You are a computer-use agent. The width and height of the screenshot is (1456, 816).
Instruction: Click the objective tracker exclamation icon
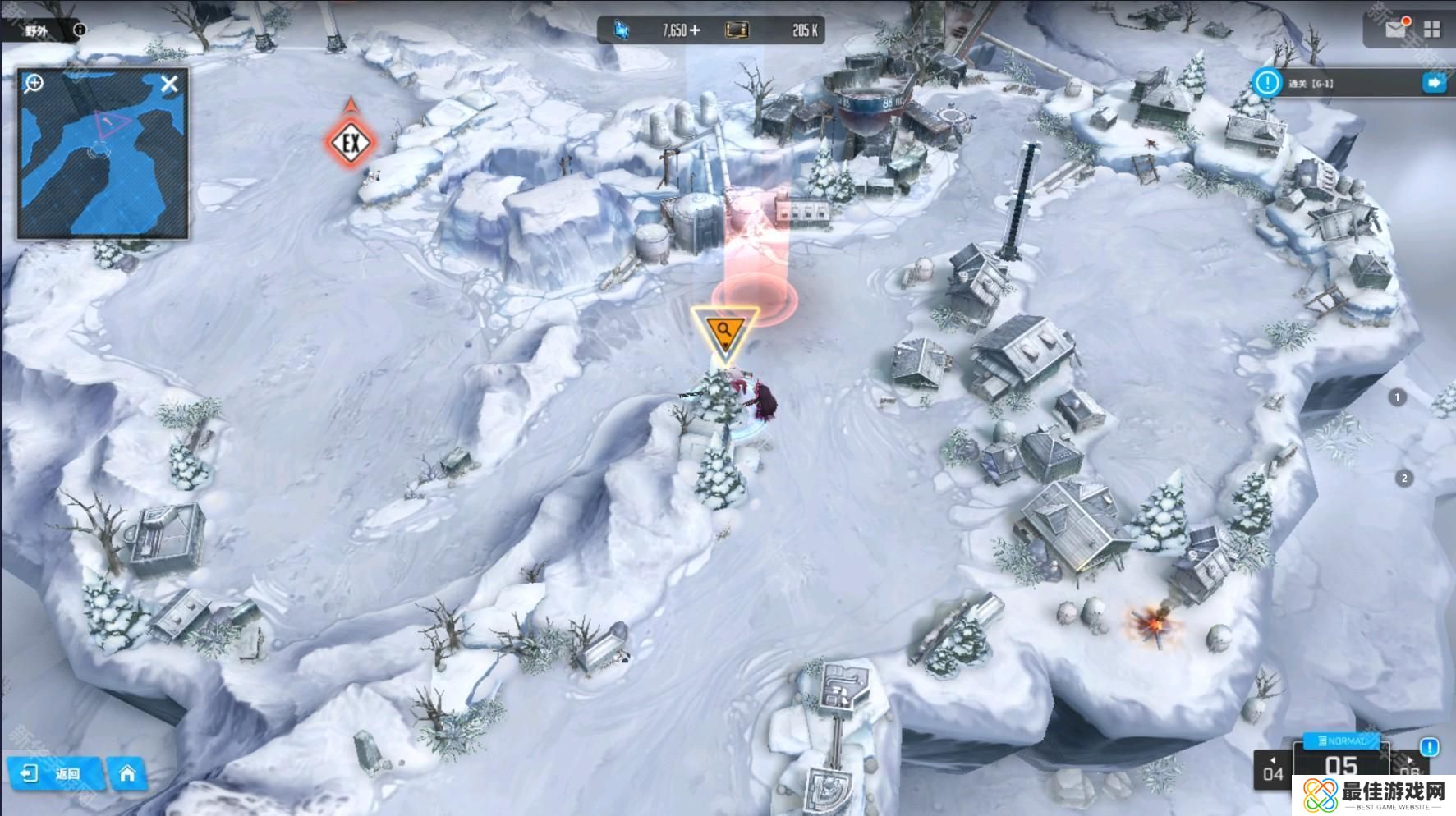pos(1267,83)
